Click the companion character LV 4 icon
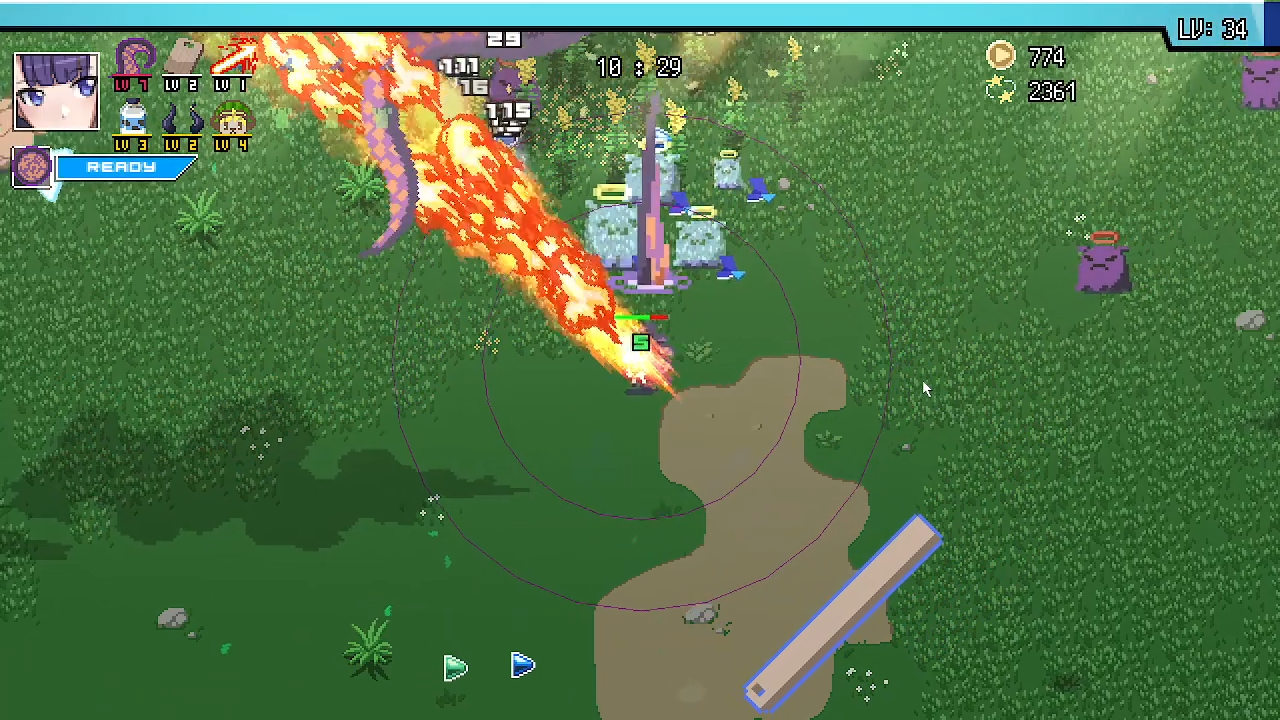The height and width of the screenshot is (720, 1280). 232,118
